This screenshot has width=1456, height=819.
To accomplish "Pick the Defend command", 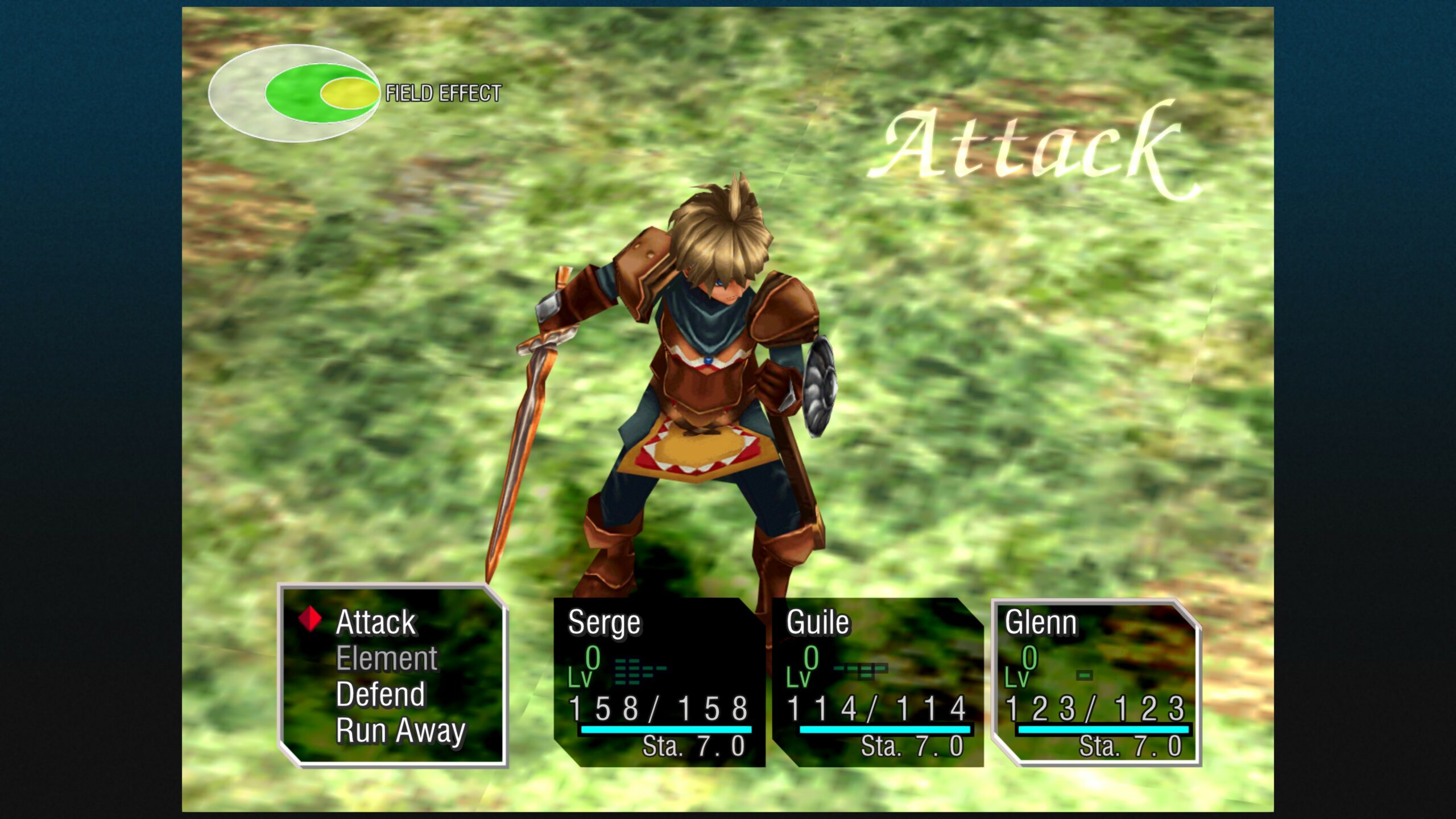I will [380, 694].
